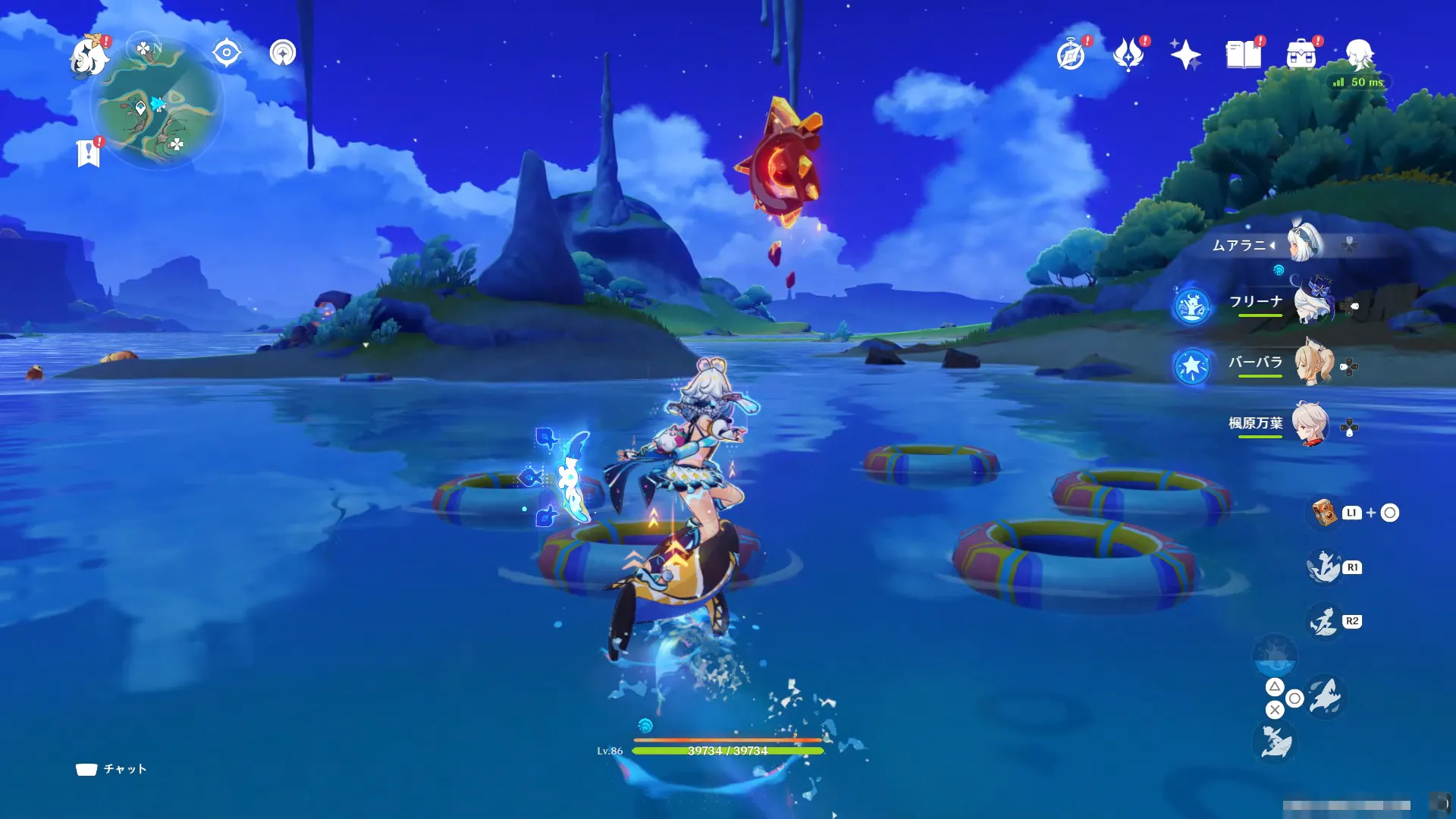Open the co-op mode icon near minimap
This screenshot has width=1456, height=819.
pos(283,53)
